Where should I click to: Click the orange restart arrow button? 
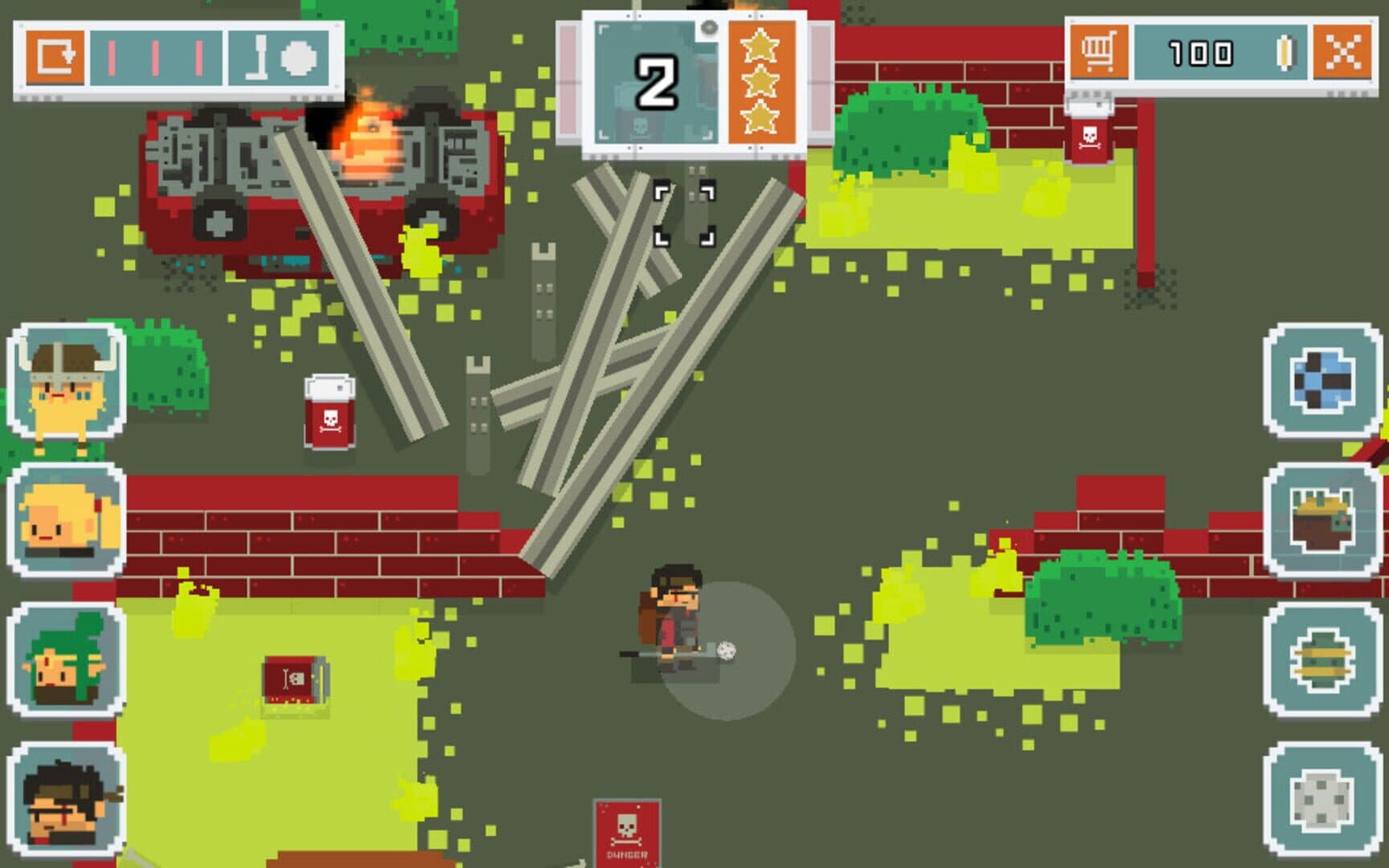click(x=55, y=57)
